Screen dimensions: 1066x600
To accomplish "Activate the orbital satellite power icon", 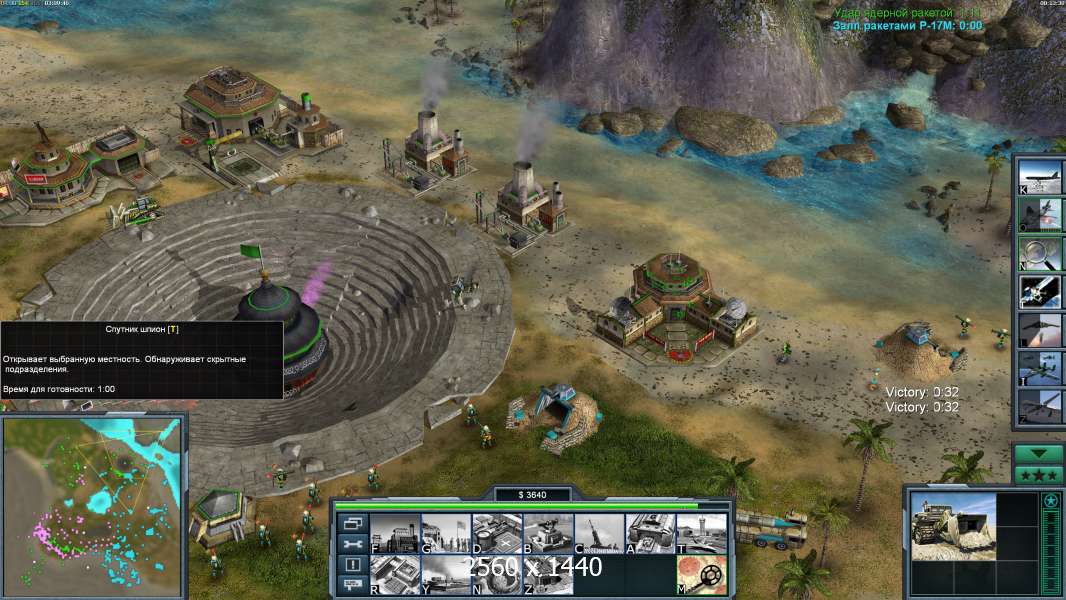I will pyautogui.click(x=1040, y=292).
